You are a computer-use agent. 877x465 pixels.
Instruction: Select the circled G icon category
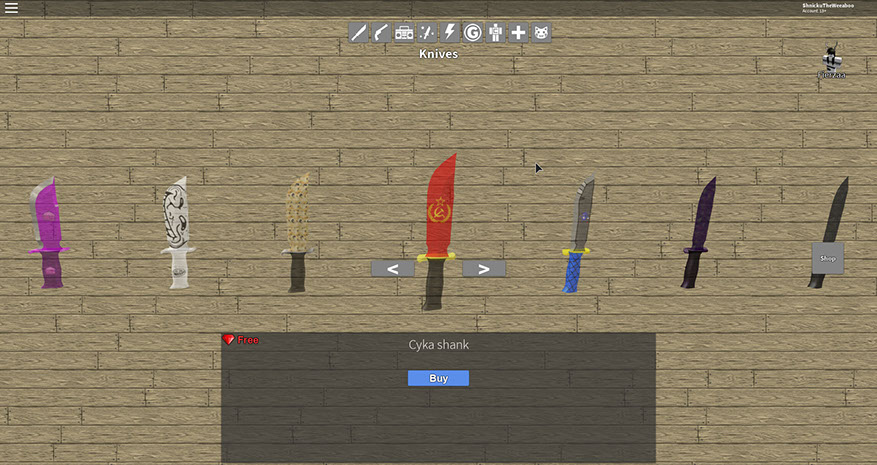click(x=472, y=33)
